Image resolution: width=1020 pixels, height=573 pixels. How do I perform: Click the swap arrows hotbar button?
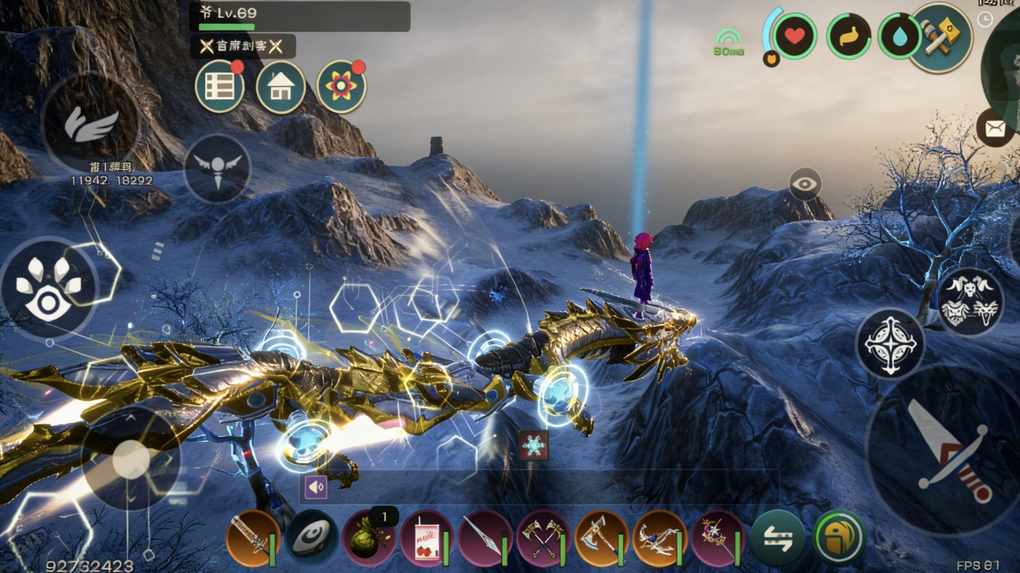point(777,538)
